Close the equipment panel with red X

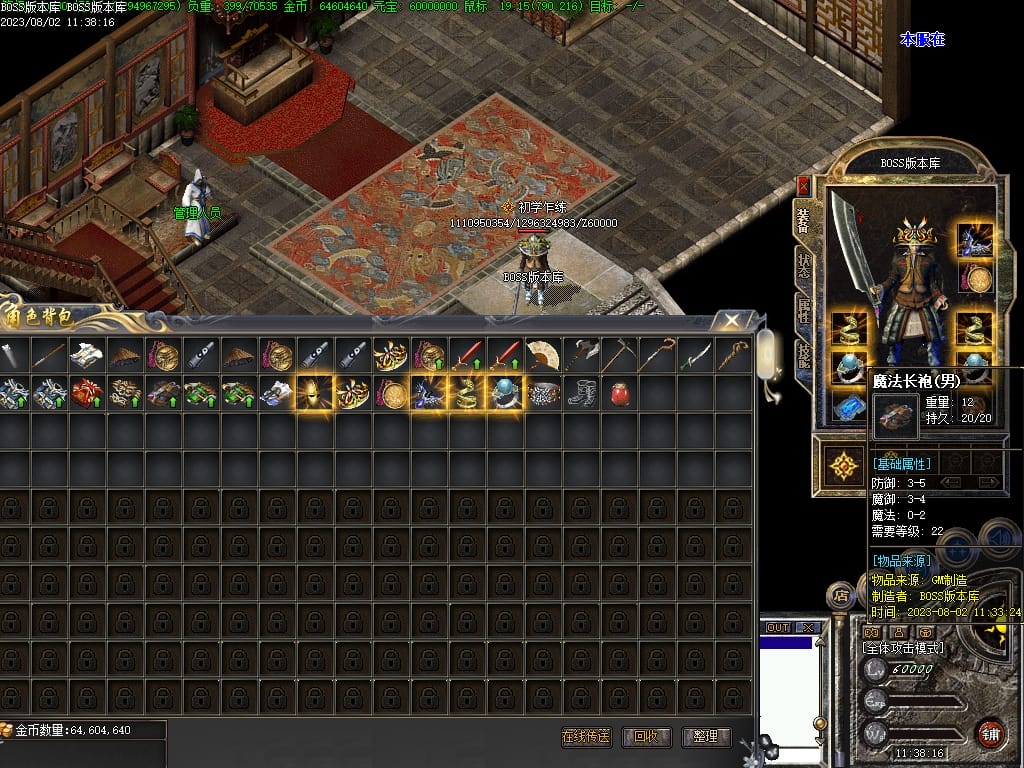803,186
